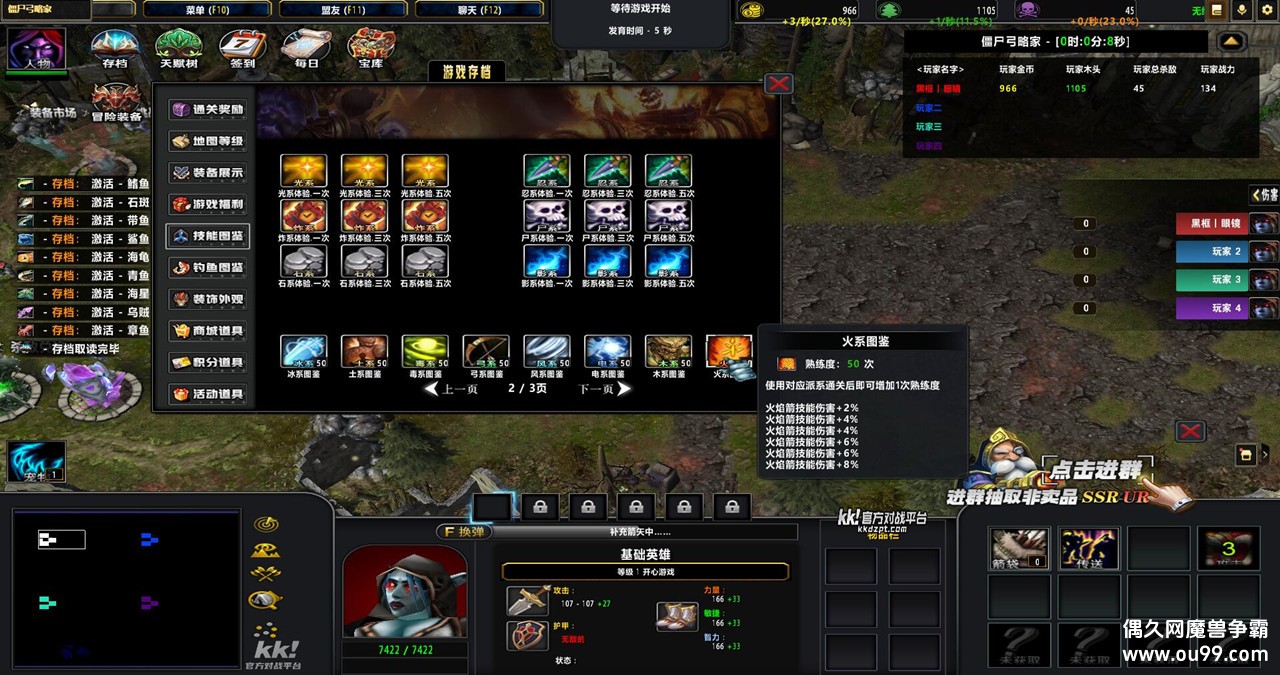Activate the 传送 teleport ability
Viewport: 1280px width, 675px height.
coord(1088,548)
